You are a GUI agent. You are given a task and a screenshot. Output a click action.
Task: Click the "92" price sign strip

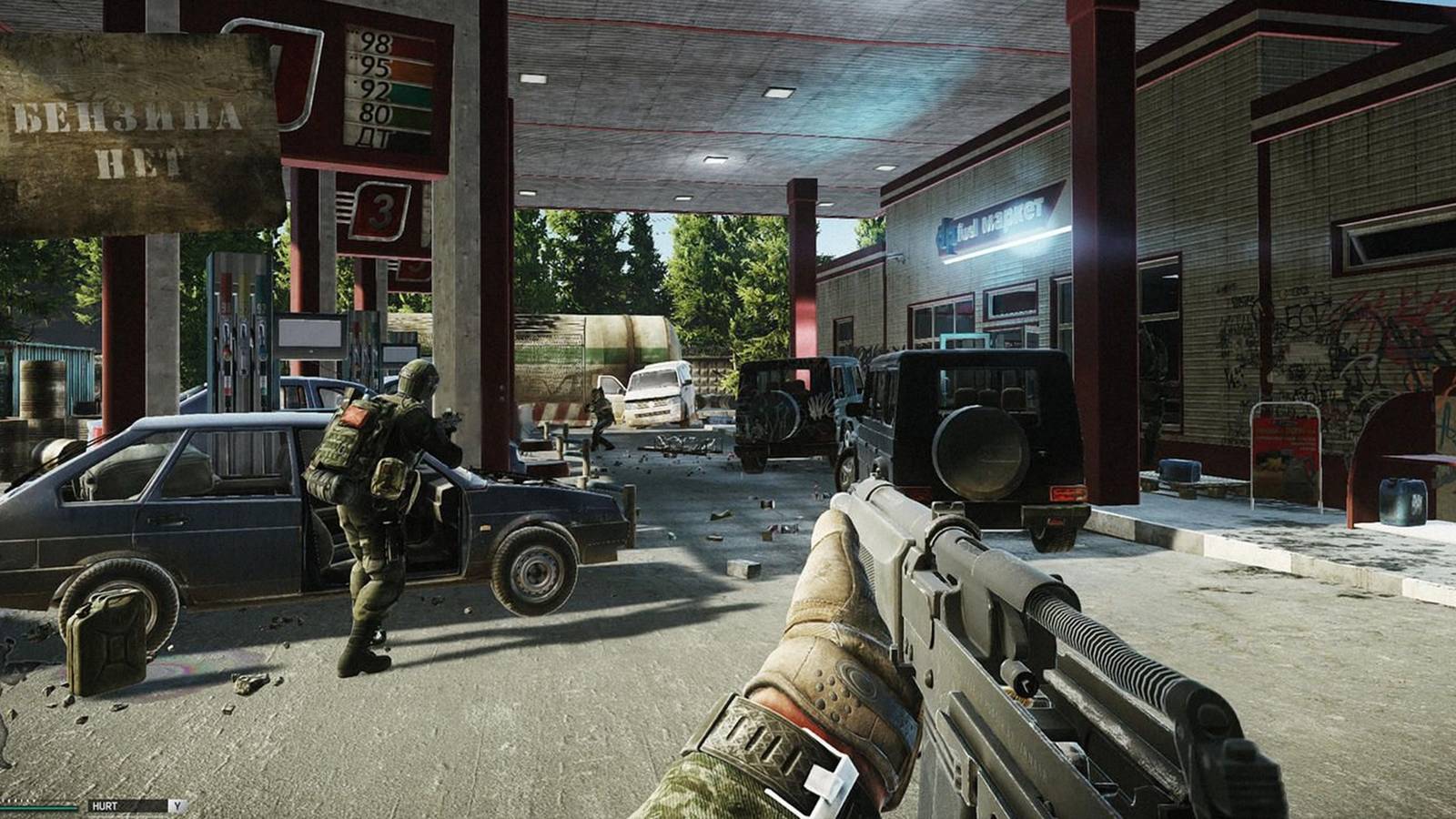point(373,88)
